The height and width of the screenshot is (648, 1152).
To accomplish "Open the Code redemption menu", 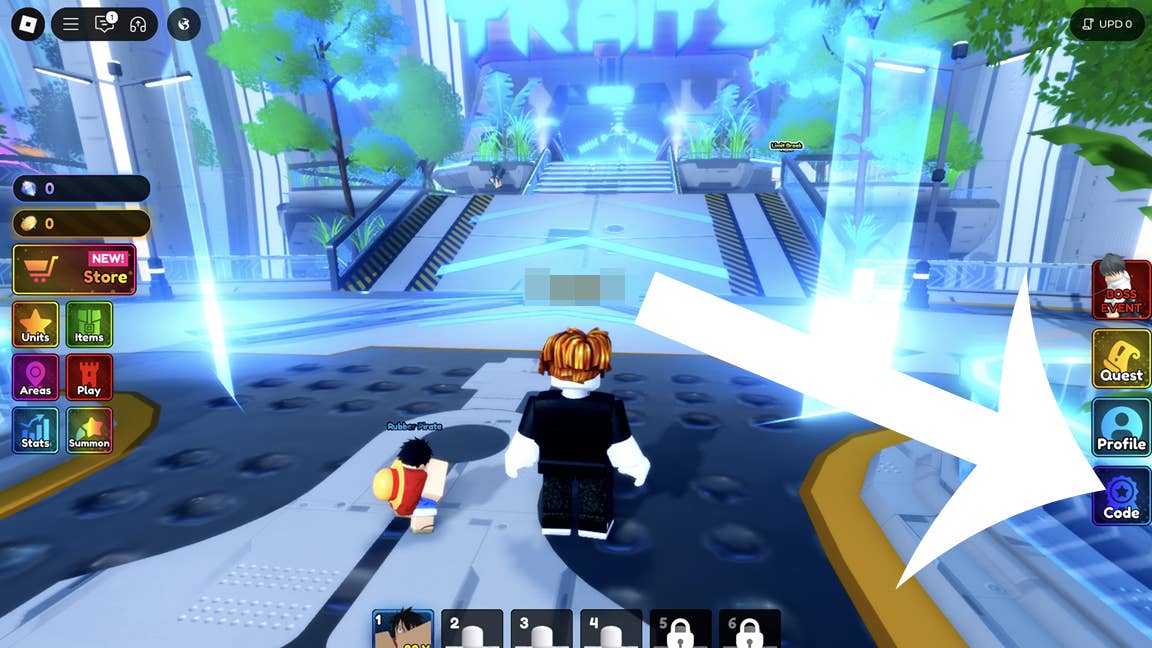I will click(x=1121, y=497).
